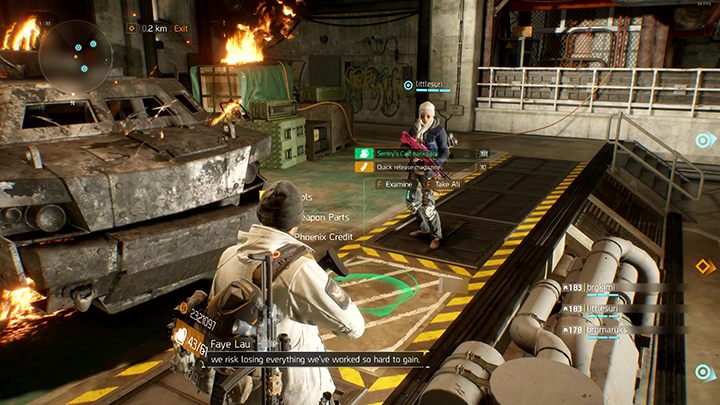The width and height of the screenshot is (720, 405).
Task: Take All loot items
Action: (444, 185)
